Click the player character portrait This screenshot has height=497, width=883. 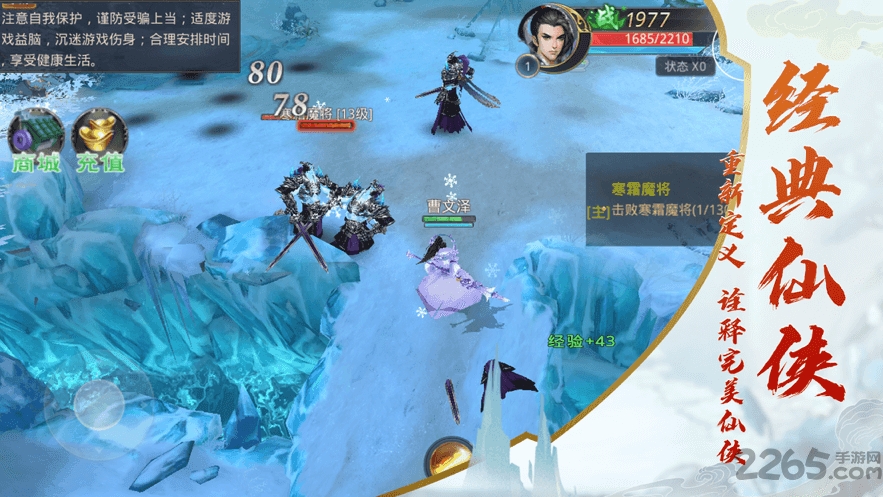click(x=549, y=38)
